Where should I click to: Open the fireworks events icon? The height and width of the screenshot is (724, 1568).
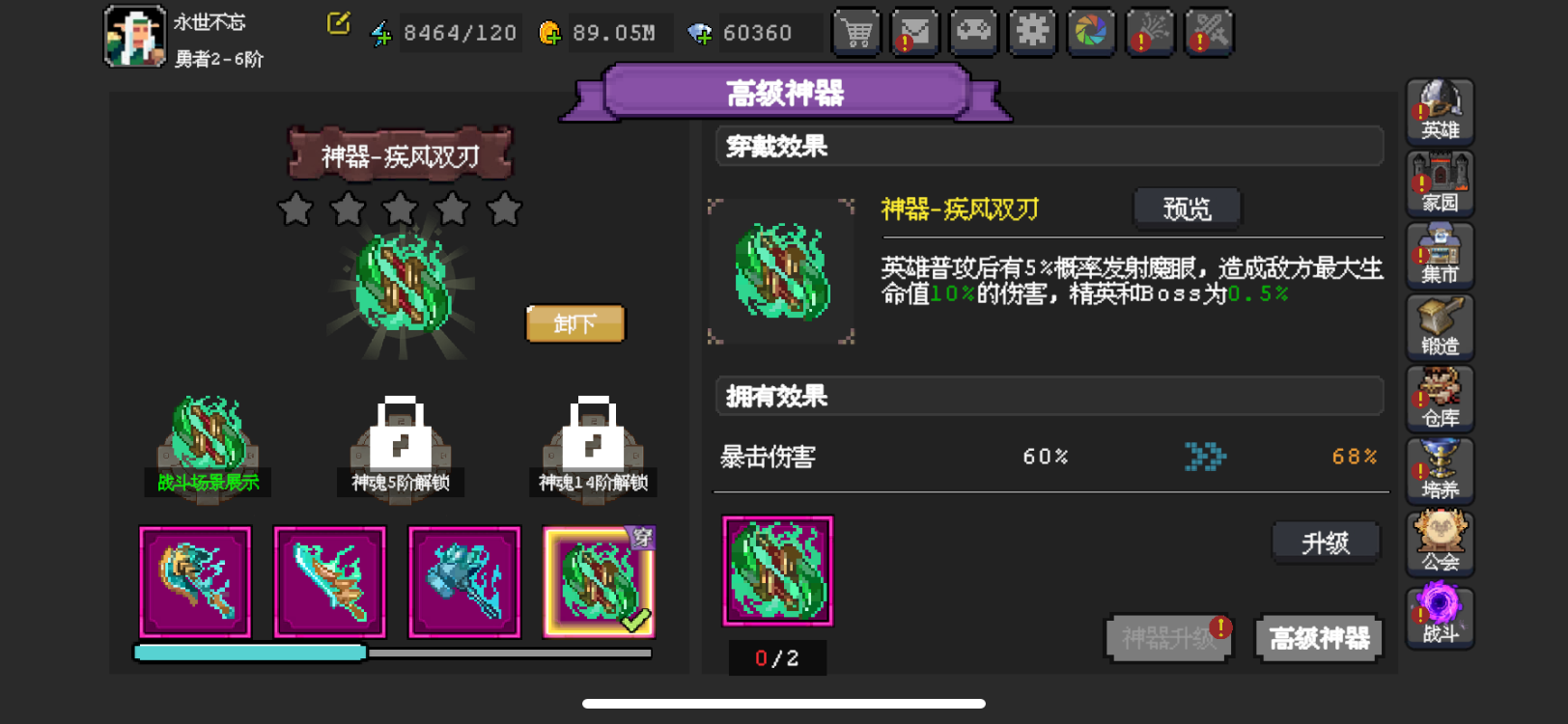pyautogui.click(x=1150, y=32)
